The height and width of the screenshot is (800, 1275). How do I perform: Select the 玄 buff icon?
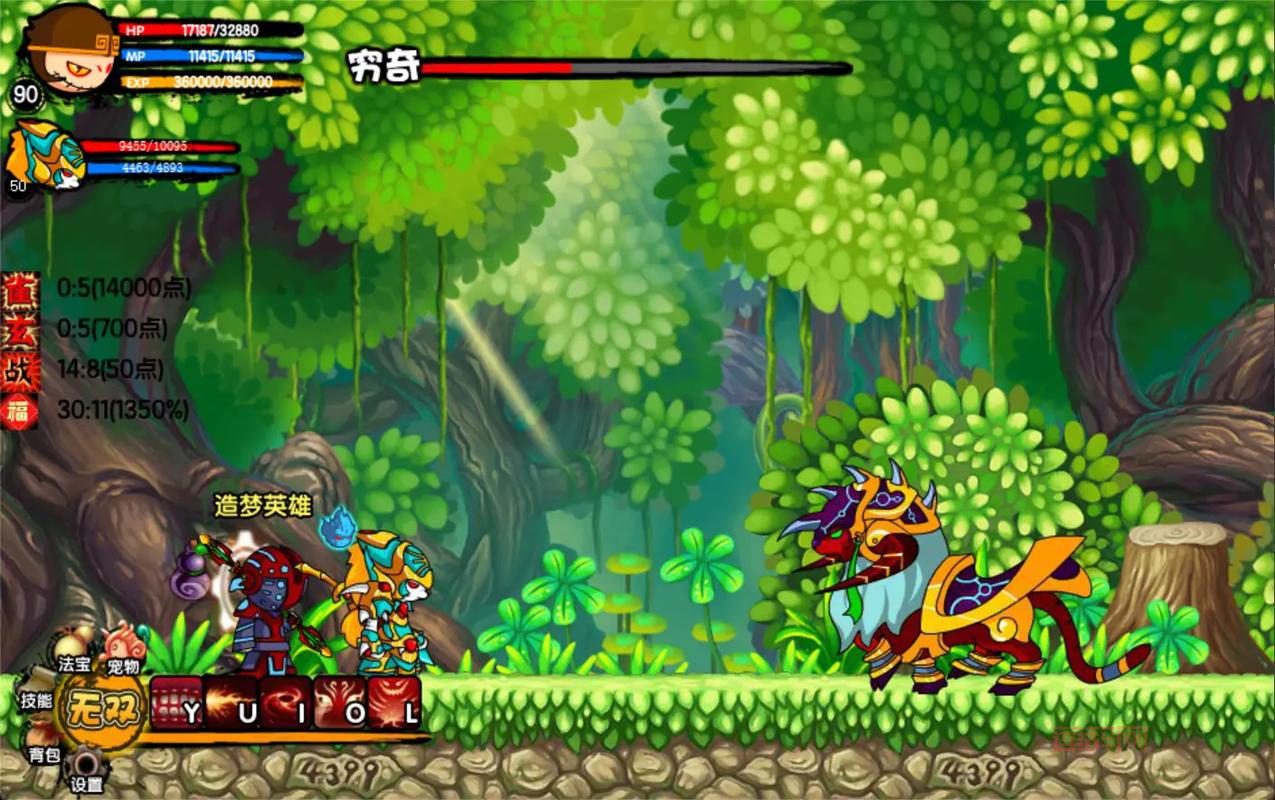(20, 329)
